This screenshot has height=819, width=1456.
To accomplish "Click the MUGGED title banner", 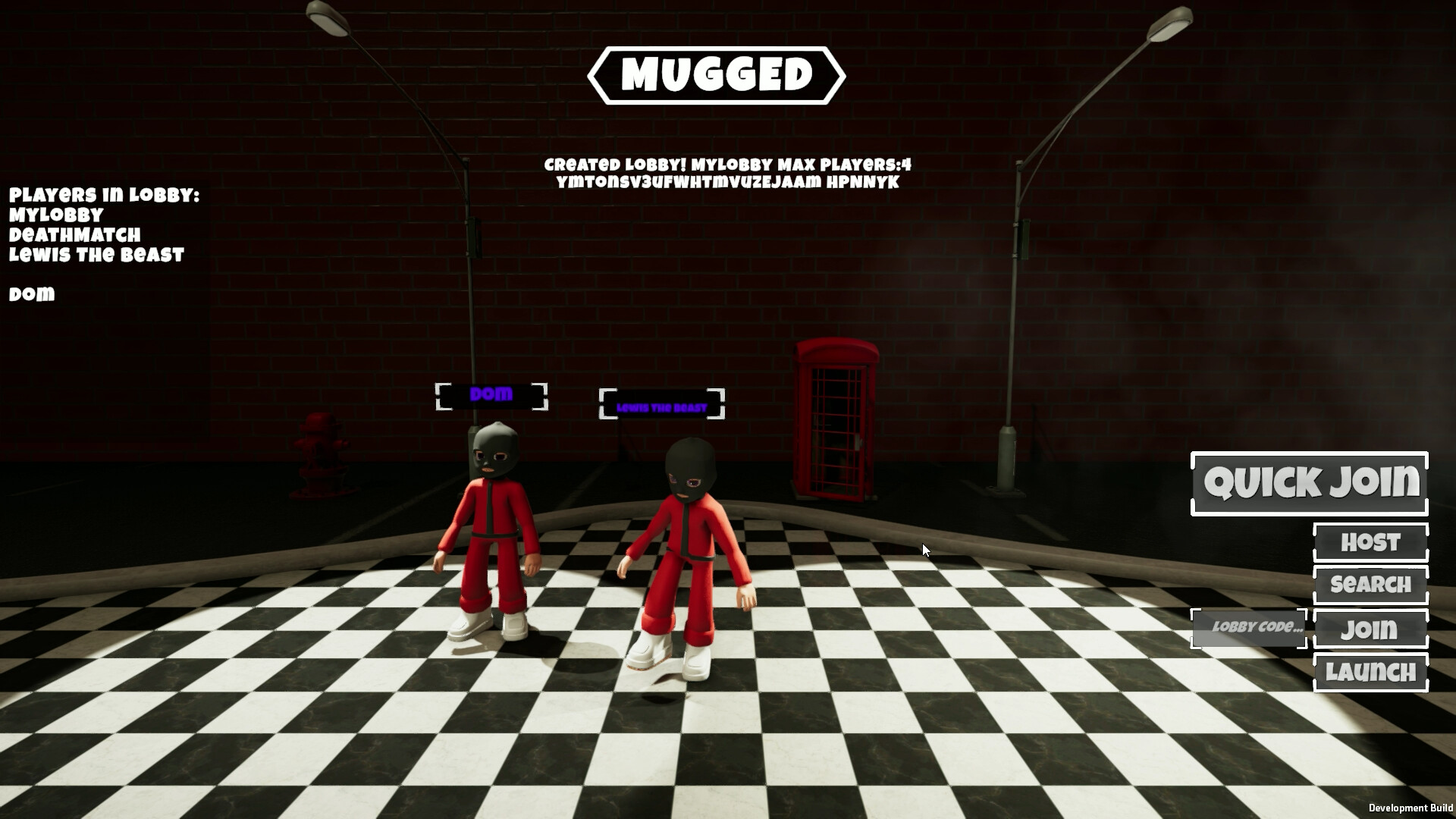I will pos(720,74).
